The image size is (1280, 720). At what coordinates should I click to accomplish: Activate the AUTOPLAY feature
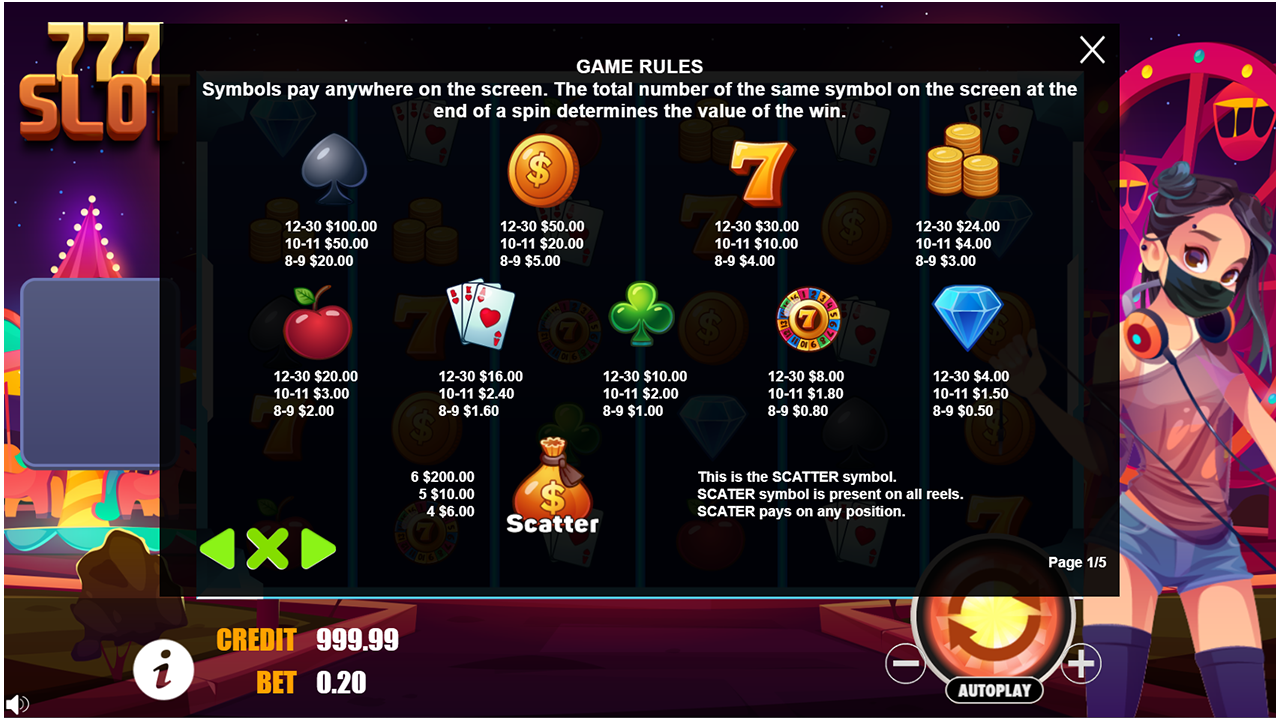coord(994,689)
